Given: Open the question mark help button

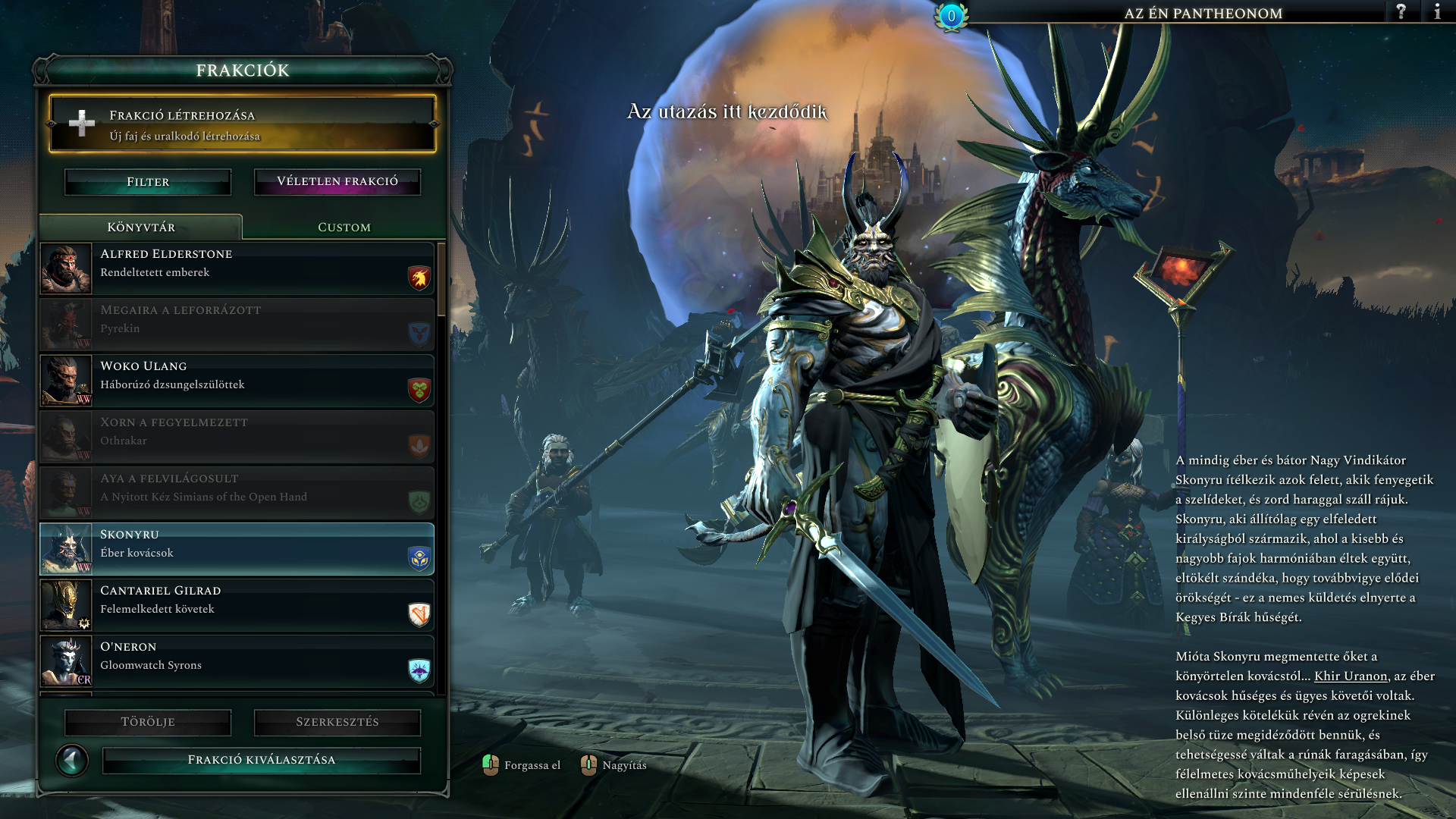Looking at the screenshot, I should coord(1401,12).
